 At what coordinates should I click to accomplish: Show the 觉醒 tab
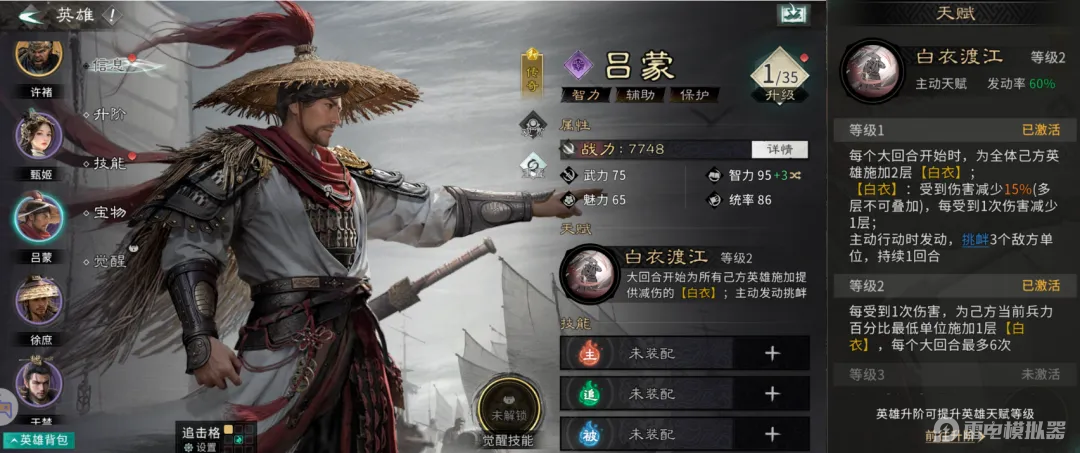click(x=109, y=262)
